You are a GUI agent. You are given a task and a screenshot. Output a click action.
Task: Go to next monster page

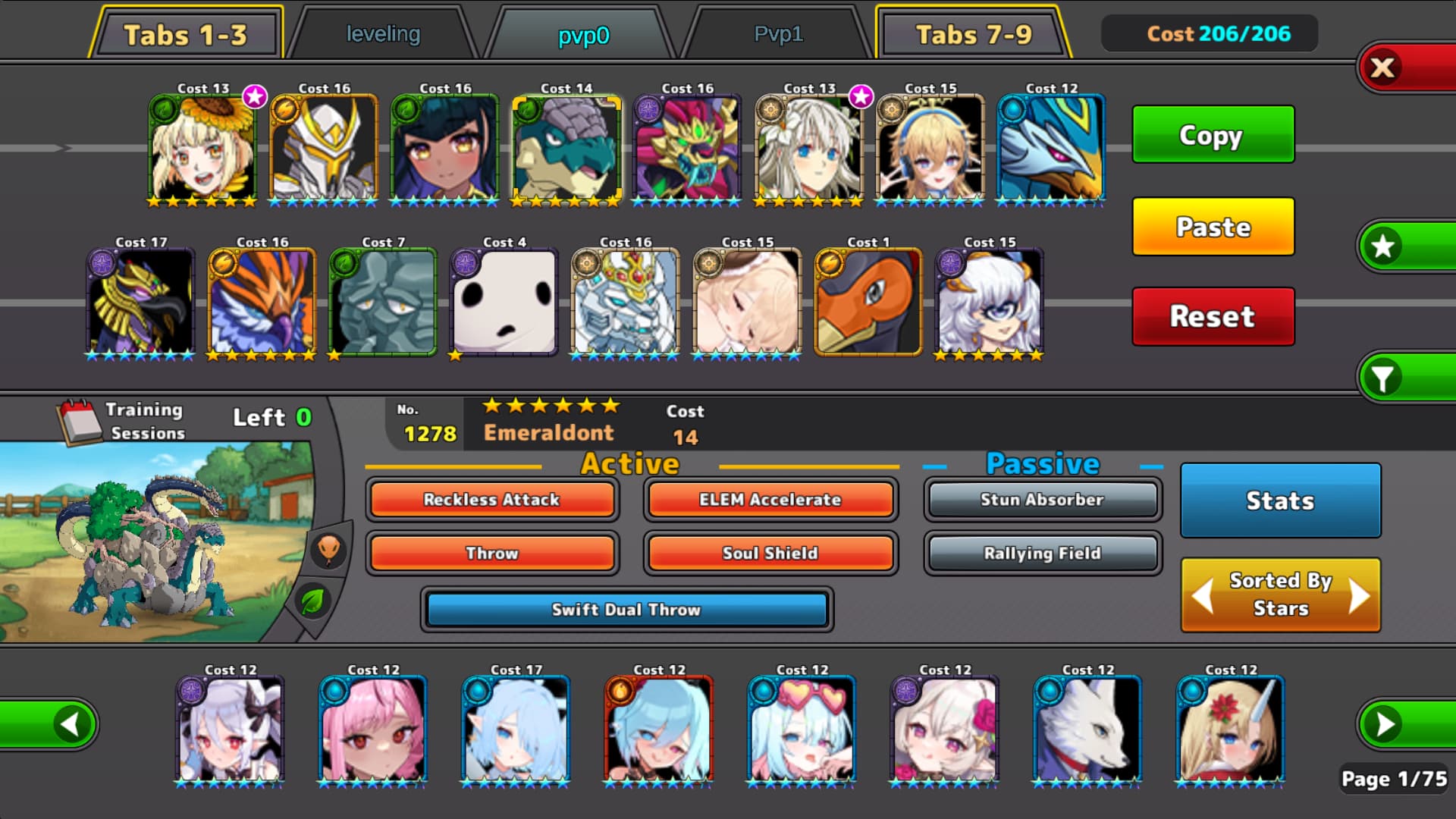(1385, 724)
